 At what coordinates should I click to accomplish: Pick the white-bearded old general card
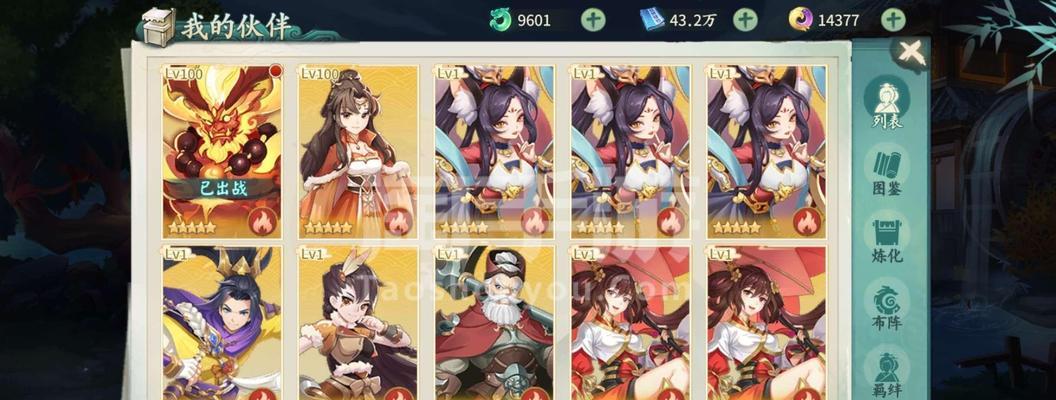click(494, 322)
